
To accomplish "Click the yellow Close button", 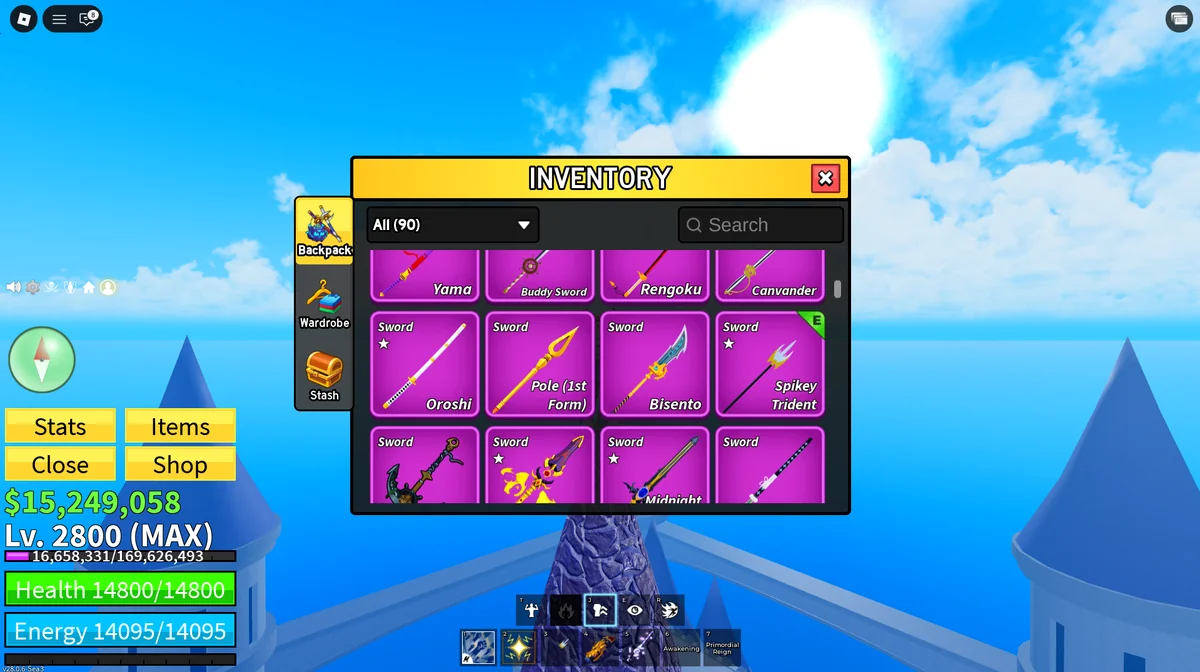I will click(x=60, y=465).
